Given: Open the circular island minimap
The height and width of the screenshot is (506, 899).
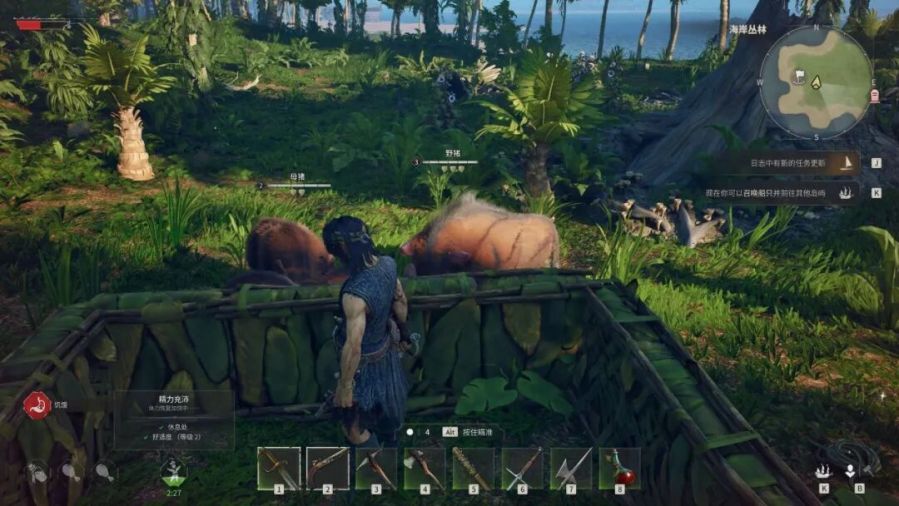Looking at the screenshot, I should coord(816,82).
